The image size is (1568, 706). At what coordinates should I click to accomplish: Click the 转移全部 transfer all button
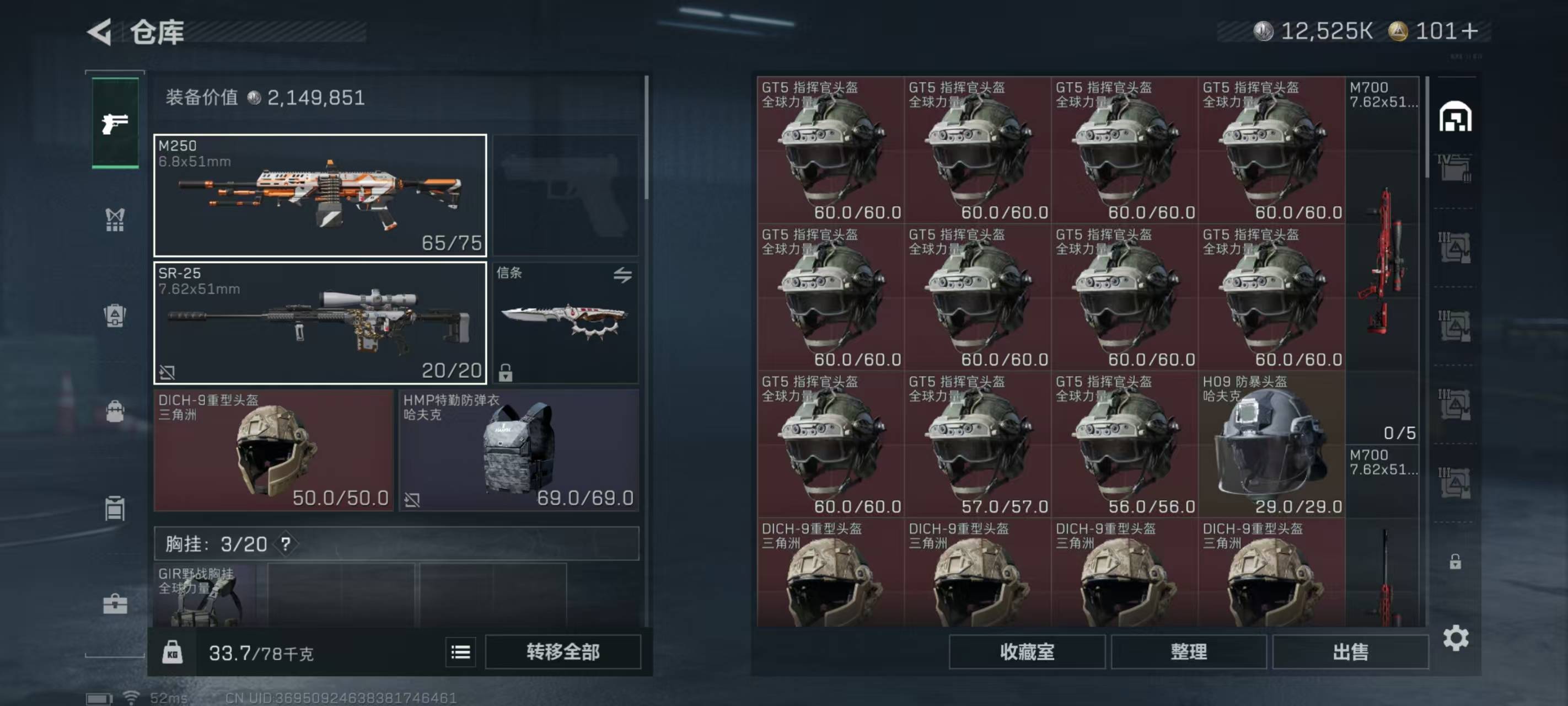click(563, 652)
